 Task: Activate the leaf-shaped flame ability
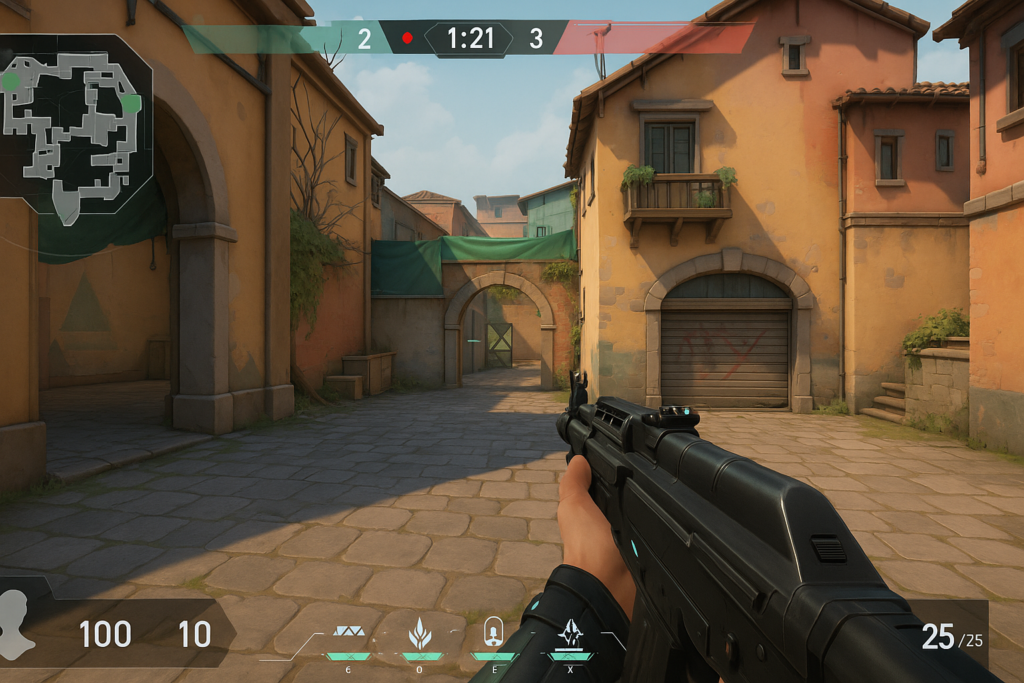coord(420,633)
